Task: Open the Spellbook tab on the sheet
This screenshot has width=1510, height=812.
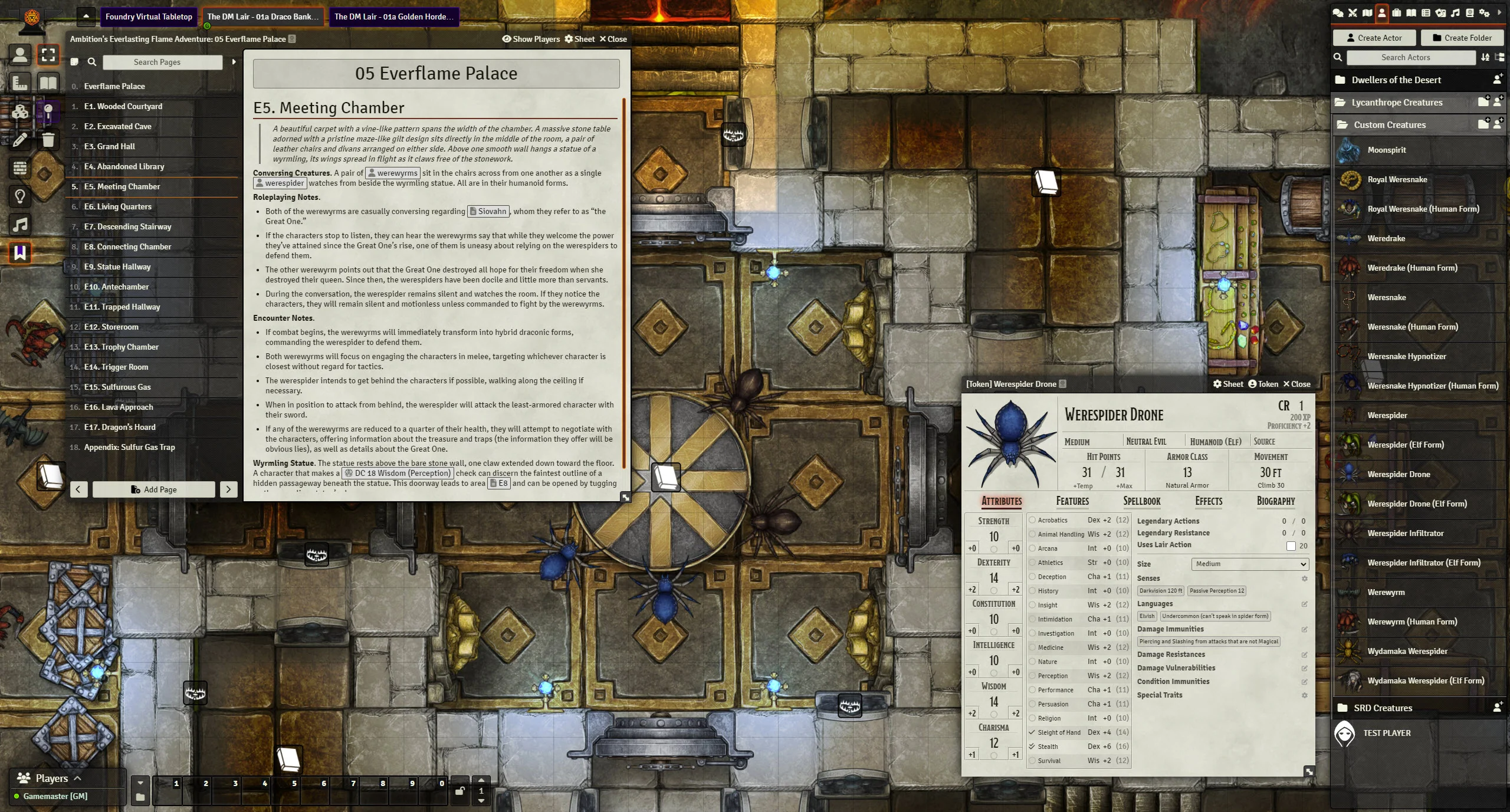Action: [x=1141, y=501]
